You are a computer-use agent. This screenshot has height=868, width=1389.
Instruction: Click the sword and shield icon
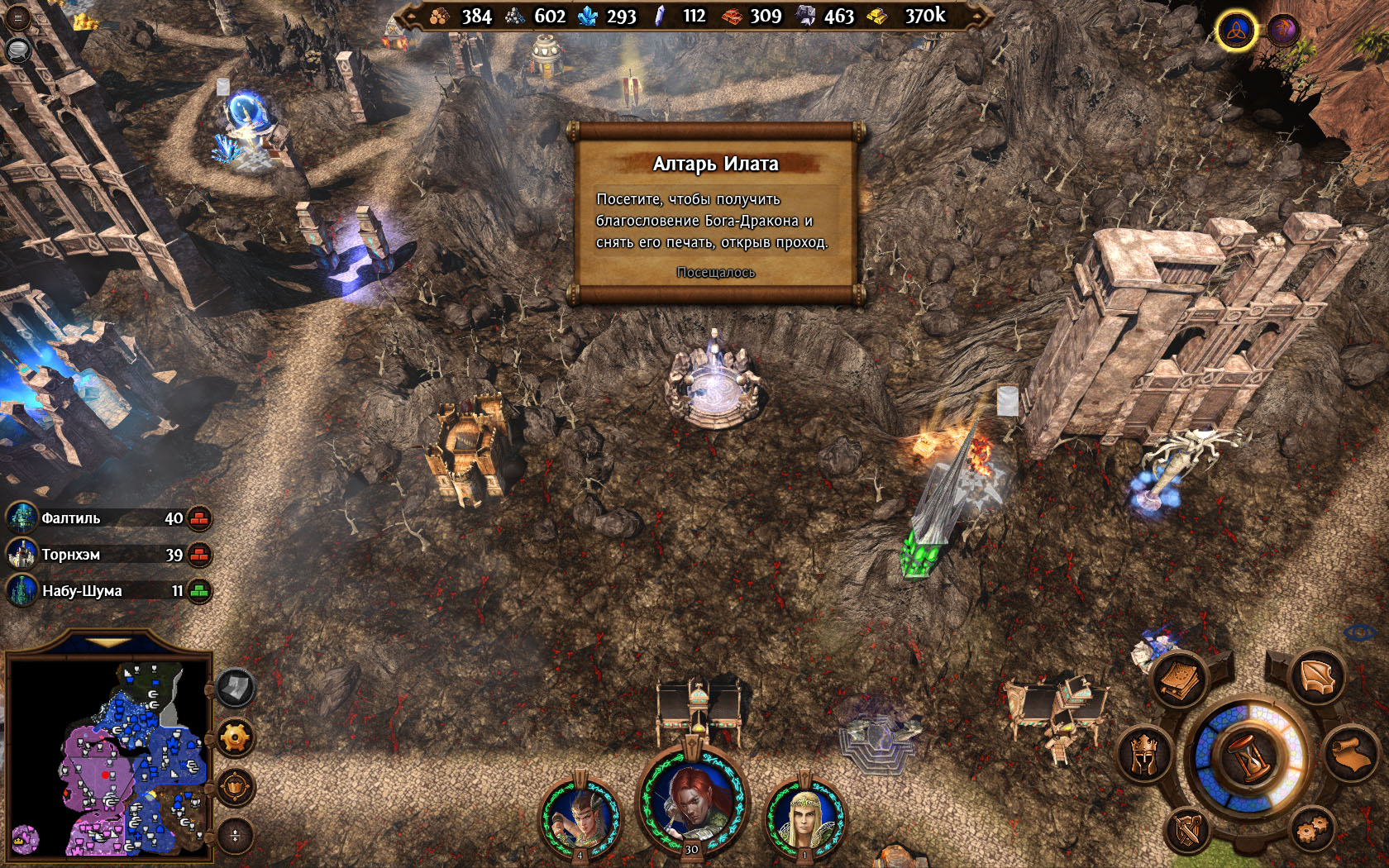[x=1189, y=830]
